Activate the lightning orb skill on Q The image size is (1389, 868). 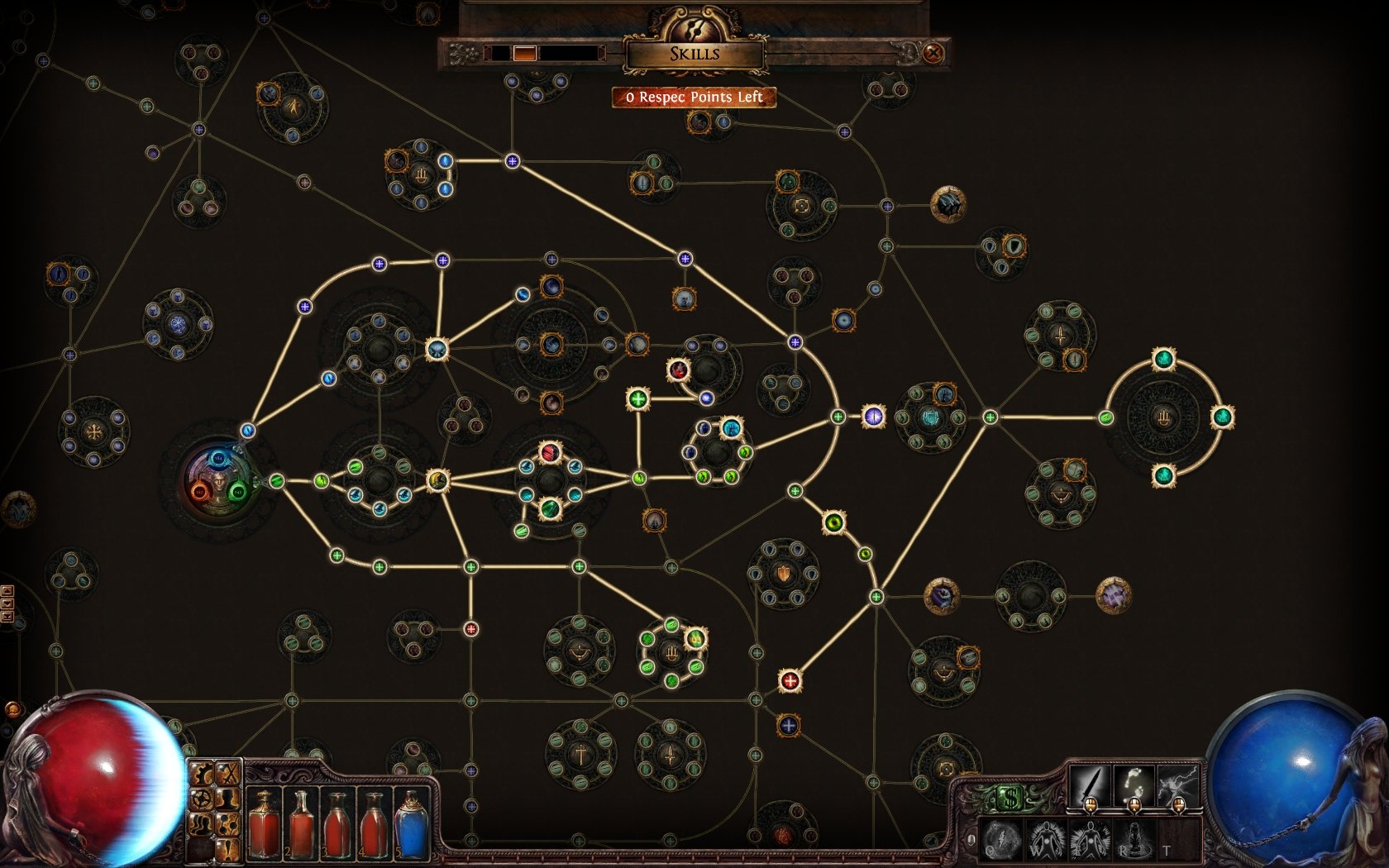click(x=1000, y=840)
